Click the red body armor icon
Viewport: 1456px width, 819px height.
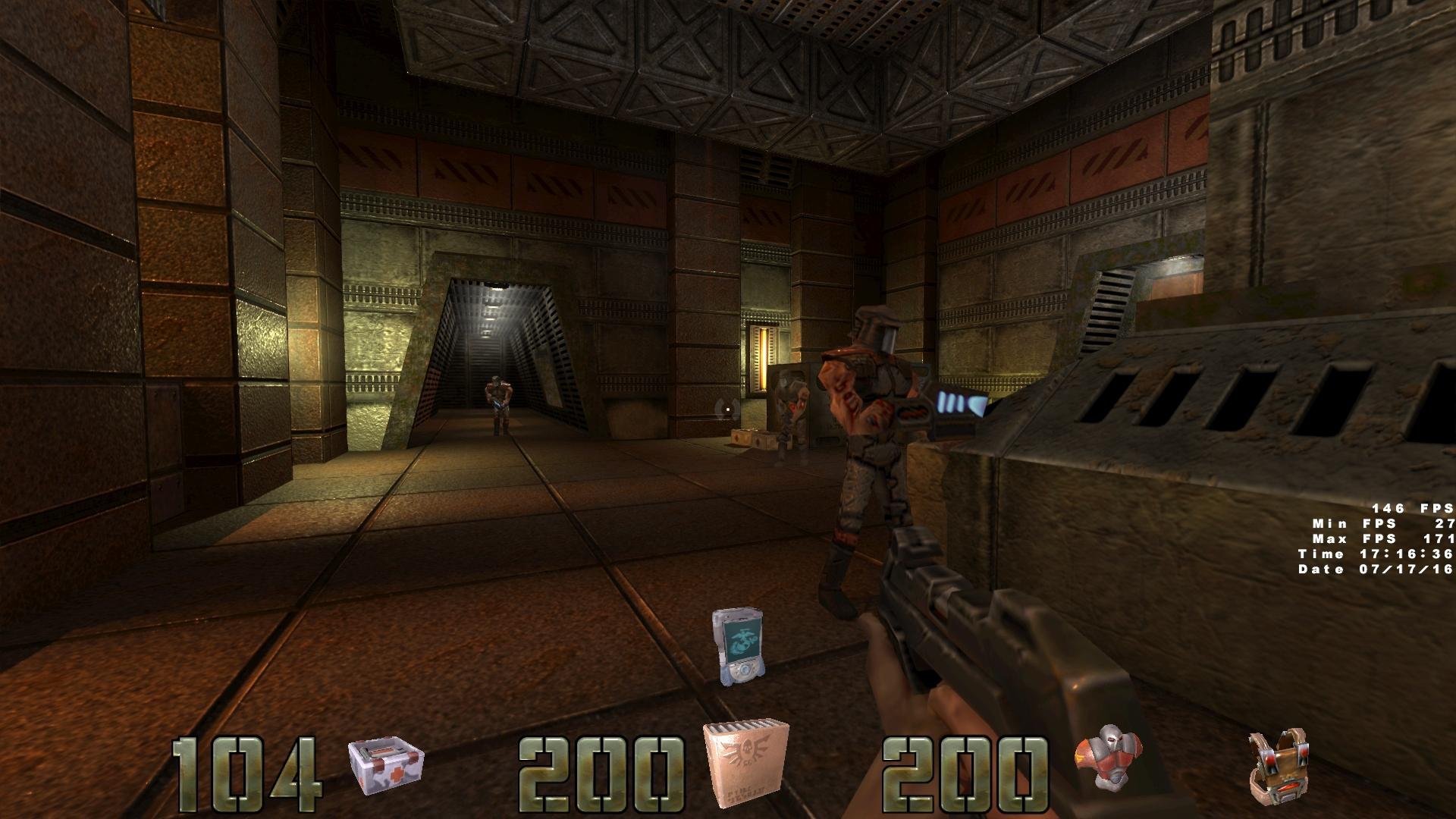click(1102, 759)
